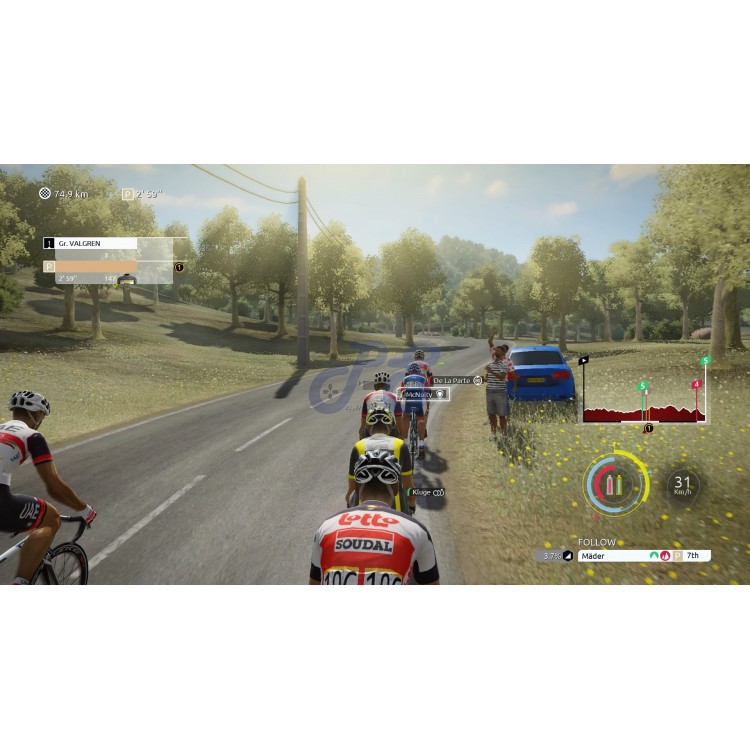Select the Gr. VALGREN group panel
750x750 pixels.
[x=90, y=243]
